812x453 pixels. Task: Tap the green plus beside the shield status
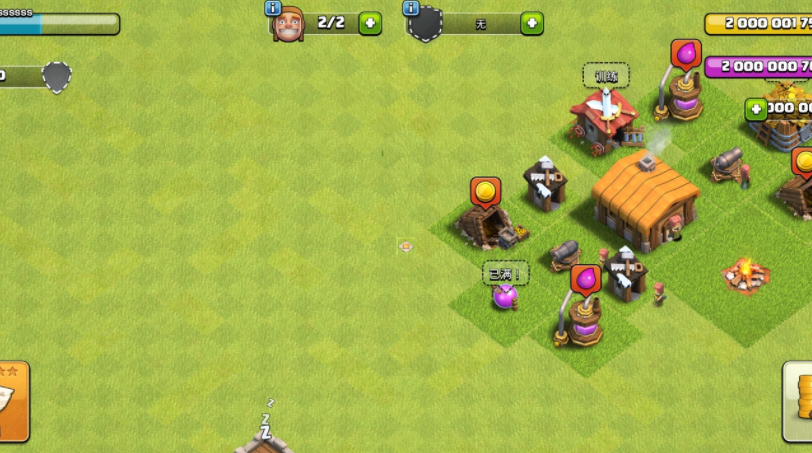click(531, 23)
